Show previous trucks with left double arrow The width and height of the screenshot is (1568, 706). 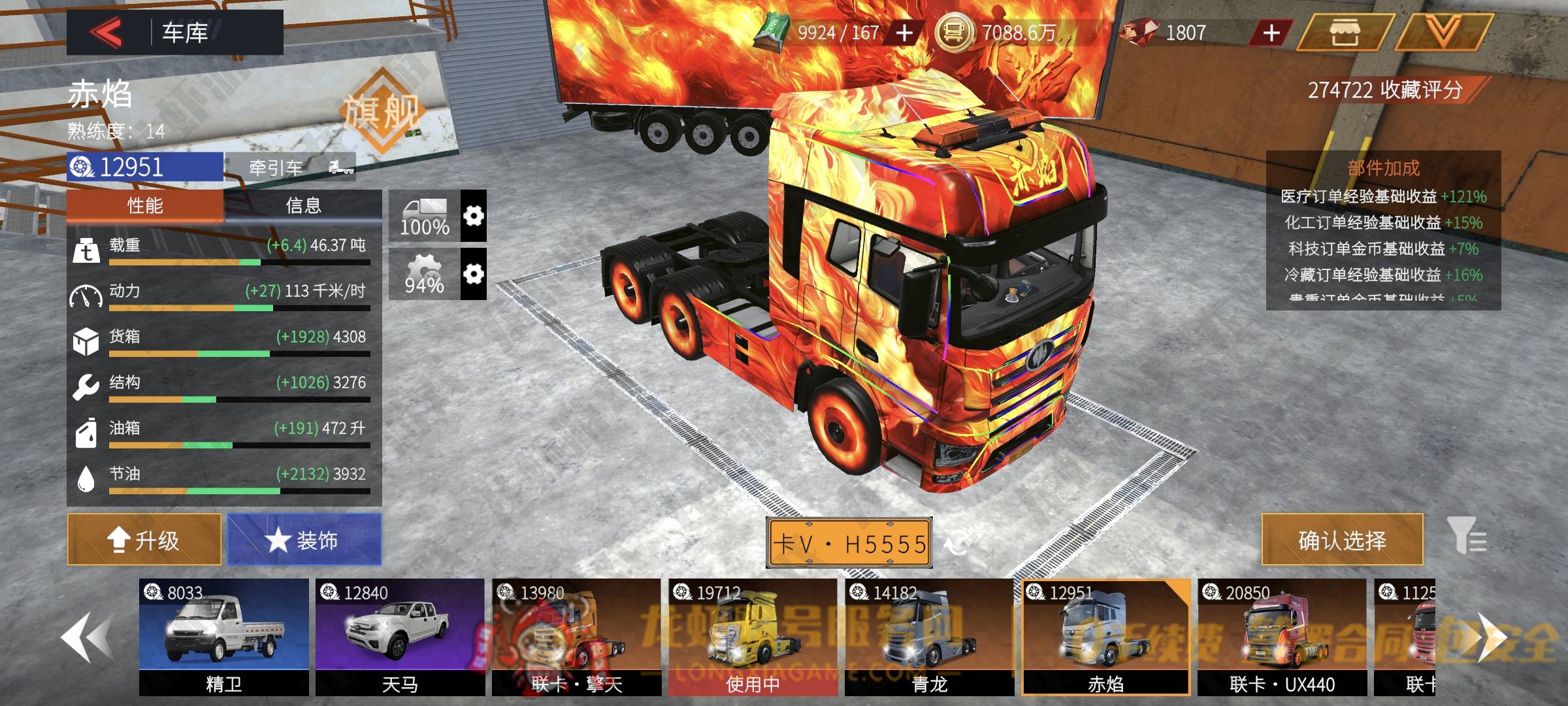[86, 638]
